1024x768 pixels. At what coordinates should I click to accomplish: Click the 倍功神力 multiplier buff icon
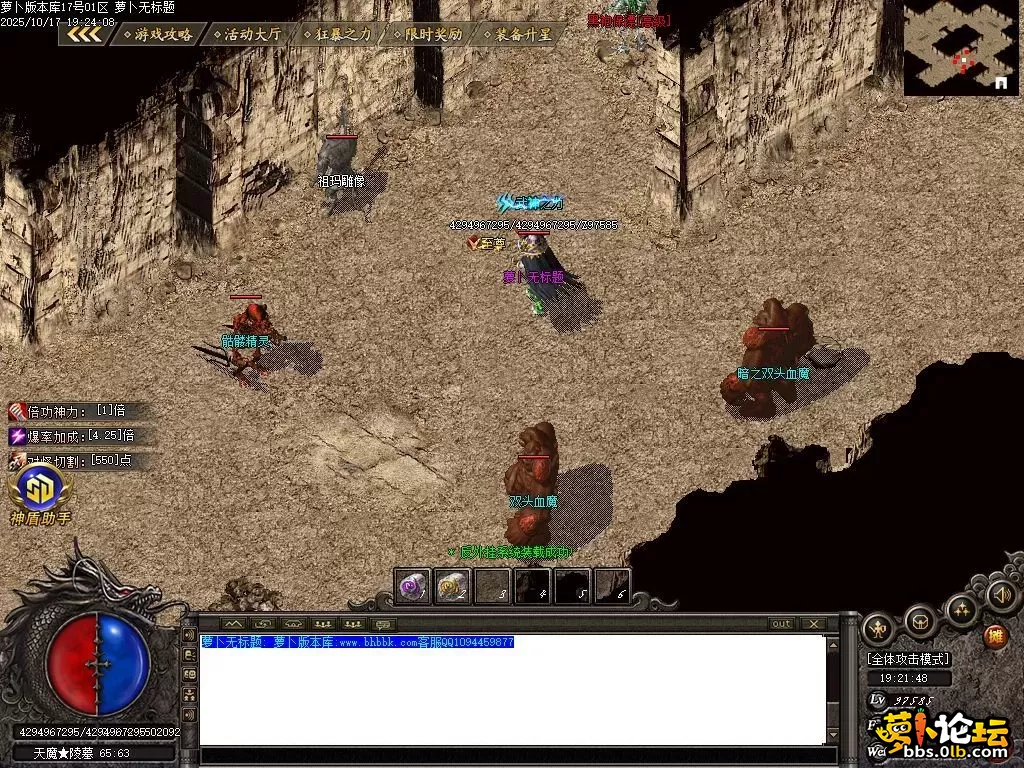(18, 411)
